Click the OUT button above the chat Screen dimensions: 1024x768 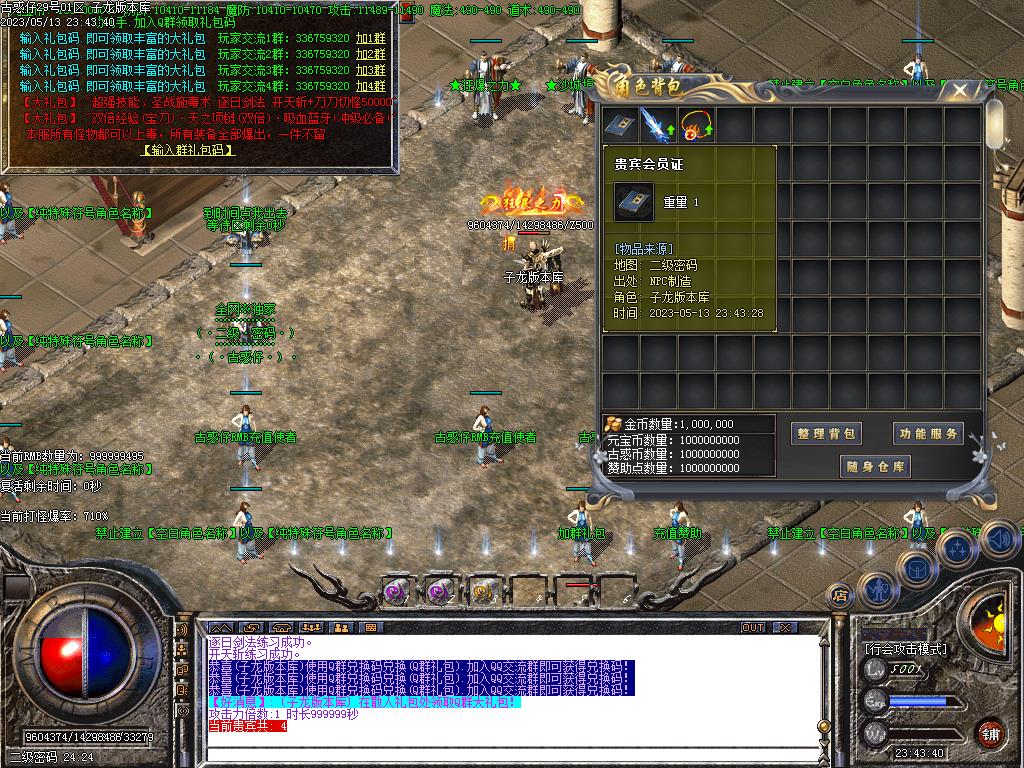tap(753, 628)
